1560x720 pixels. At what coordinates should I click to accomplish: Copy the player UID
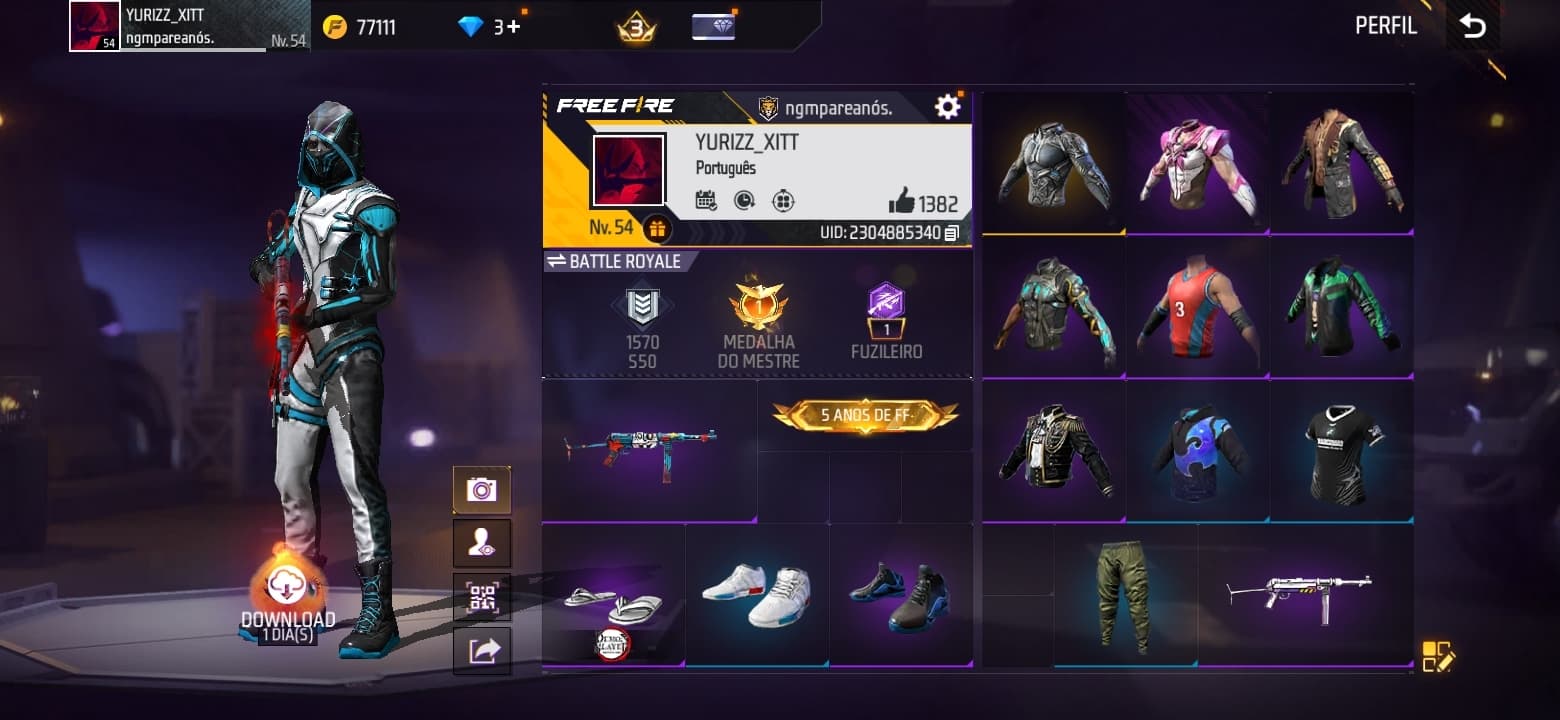coord(951,233)
